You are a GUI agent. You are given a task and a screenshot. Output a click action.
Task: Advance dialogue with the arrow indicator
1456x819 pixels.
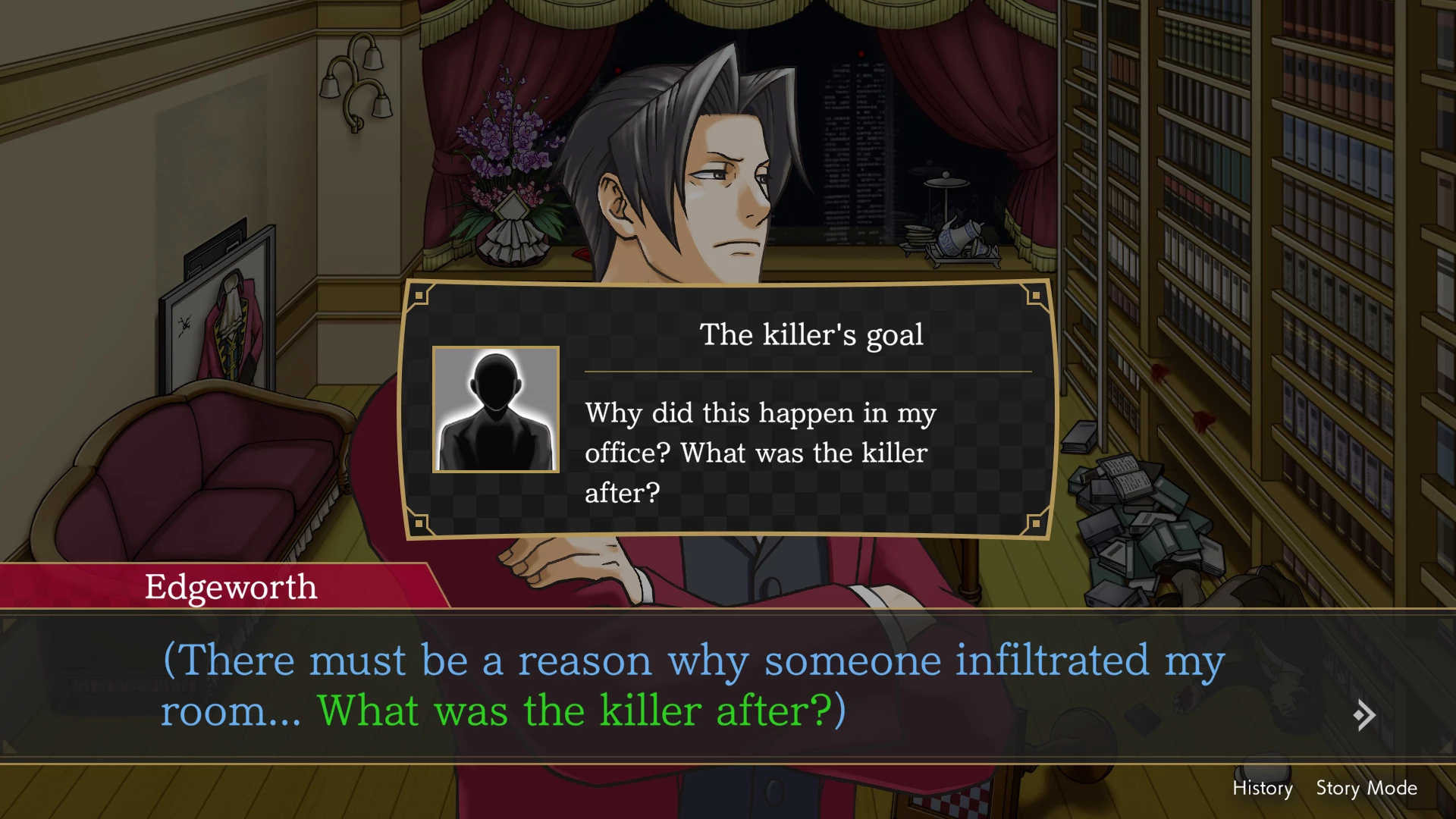(1363, 715)
